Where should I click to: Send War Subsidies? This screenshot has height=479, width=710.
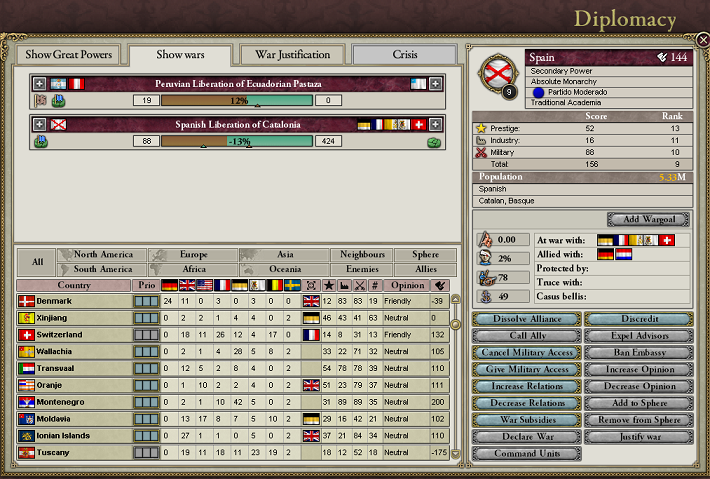point(525,420)
